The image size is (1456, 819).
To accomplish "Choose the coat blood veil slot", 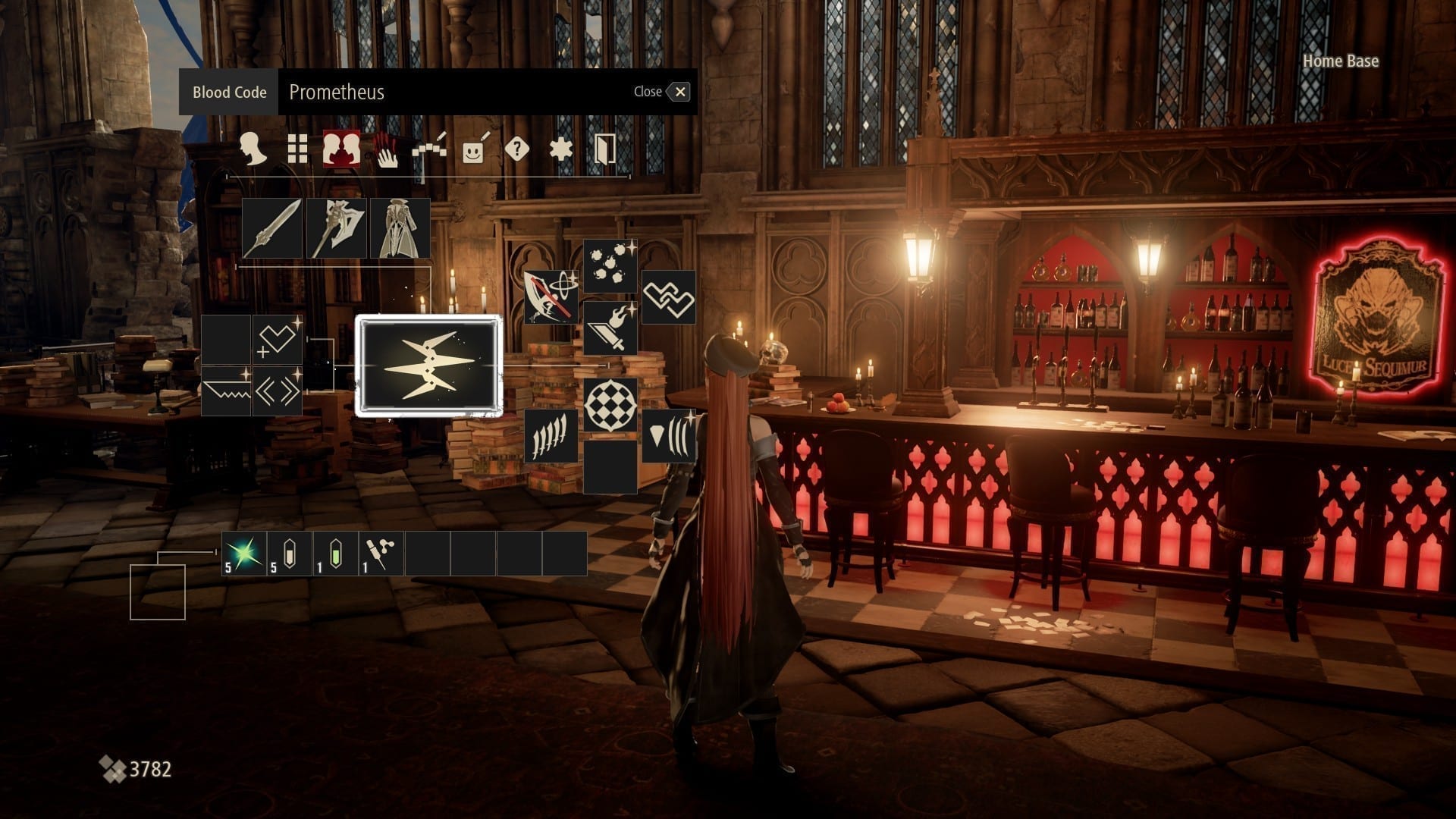I will pyautogui.click(x=400, y=228).
